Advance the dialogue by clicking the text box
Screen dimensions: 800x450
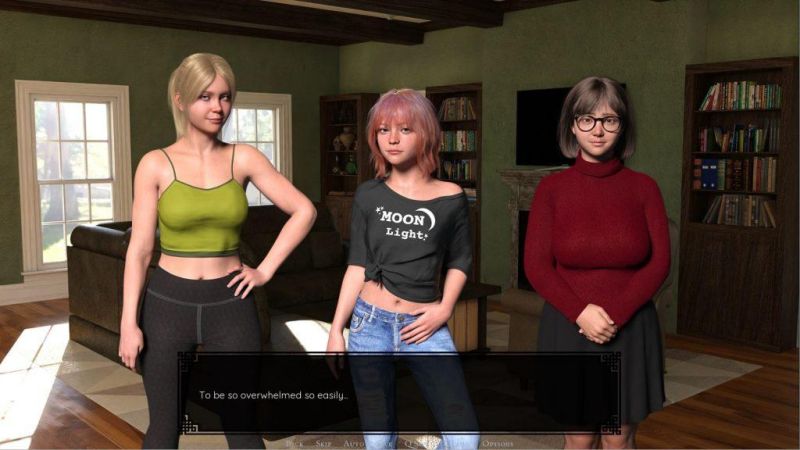[400, 394]
